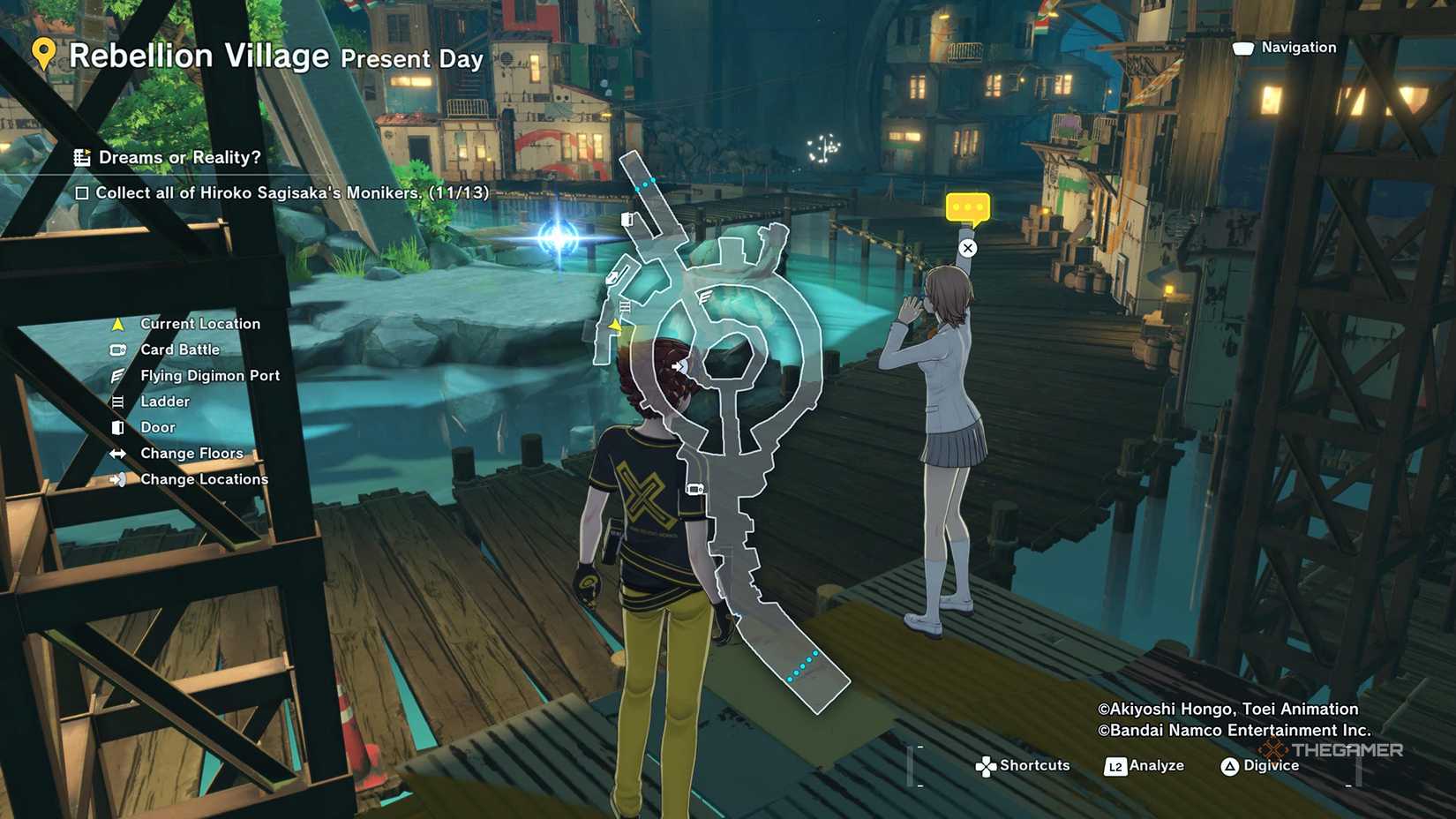Click the glowing blue pickup orb
Image resolution: width=1456 pixels, height=819 pixels.
[557, 237]
